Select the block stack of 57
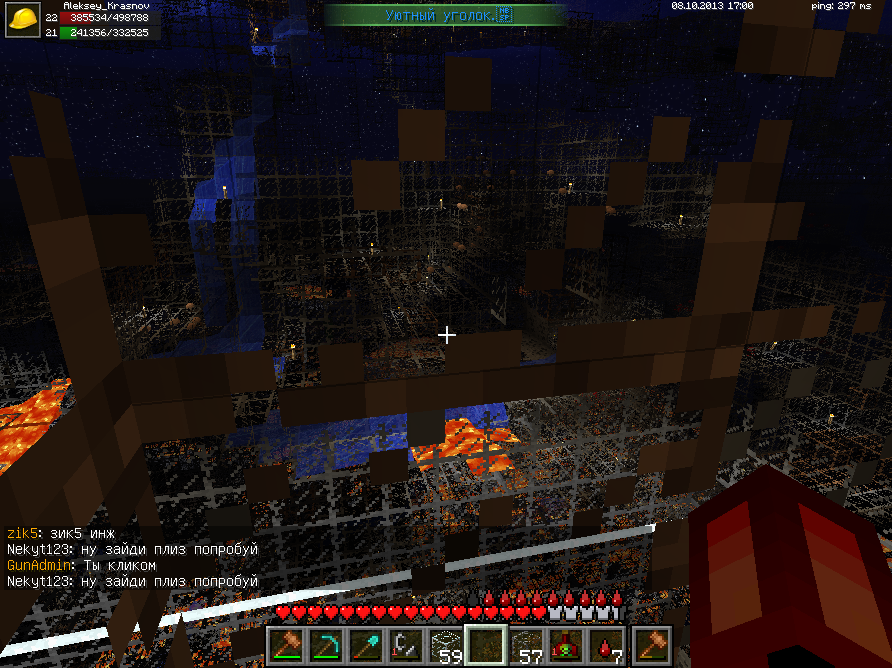Viewport: 892px width, 668px height. pyautogui.click(x=527, y=645)
